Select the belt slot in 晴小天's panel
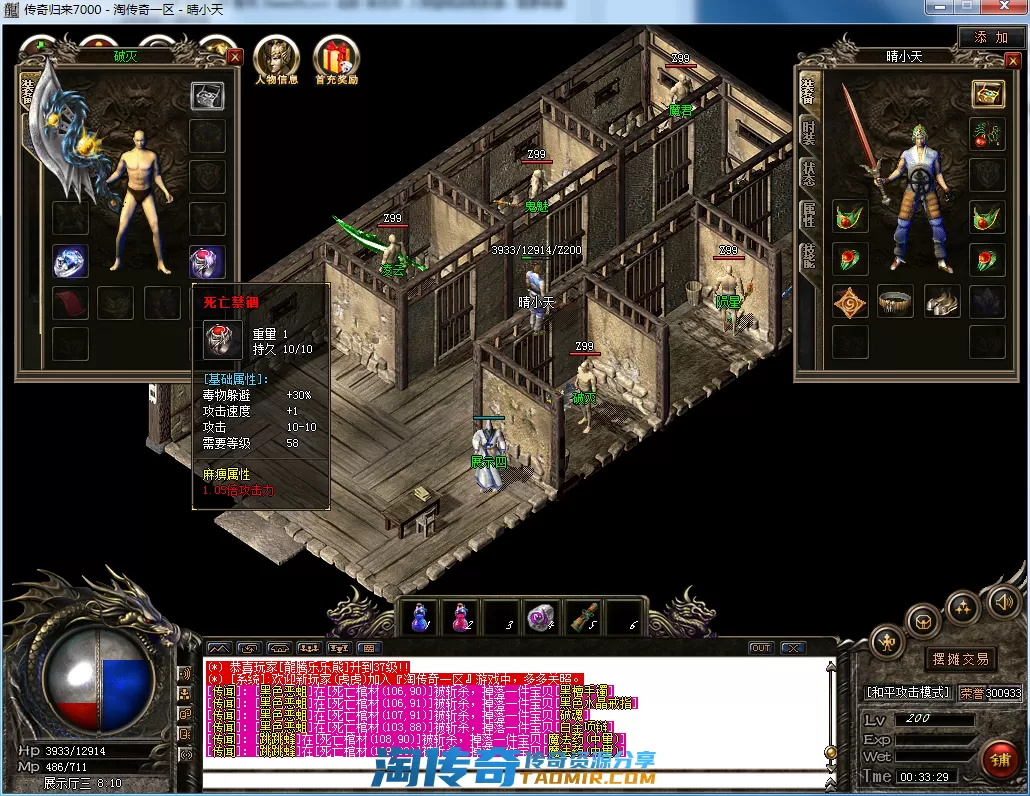This screenshot has height=796, width=1030. (895, 300)
